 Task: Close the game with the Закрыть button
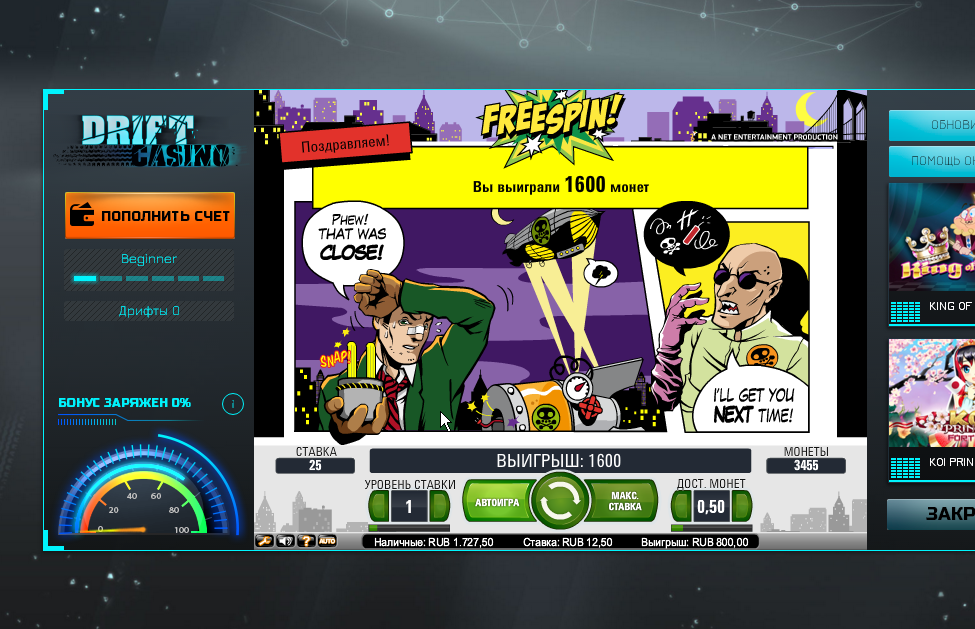pyautogui.click(x=932, y=514)
